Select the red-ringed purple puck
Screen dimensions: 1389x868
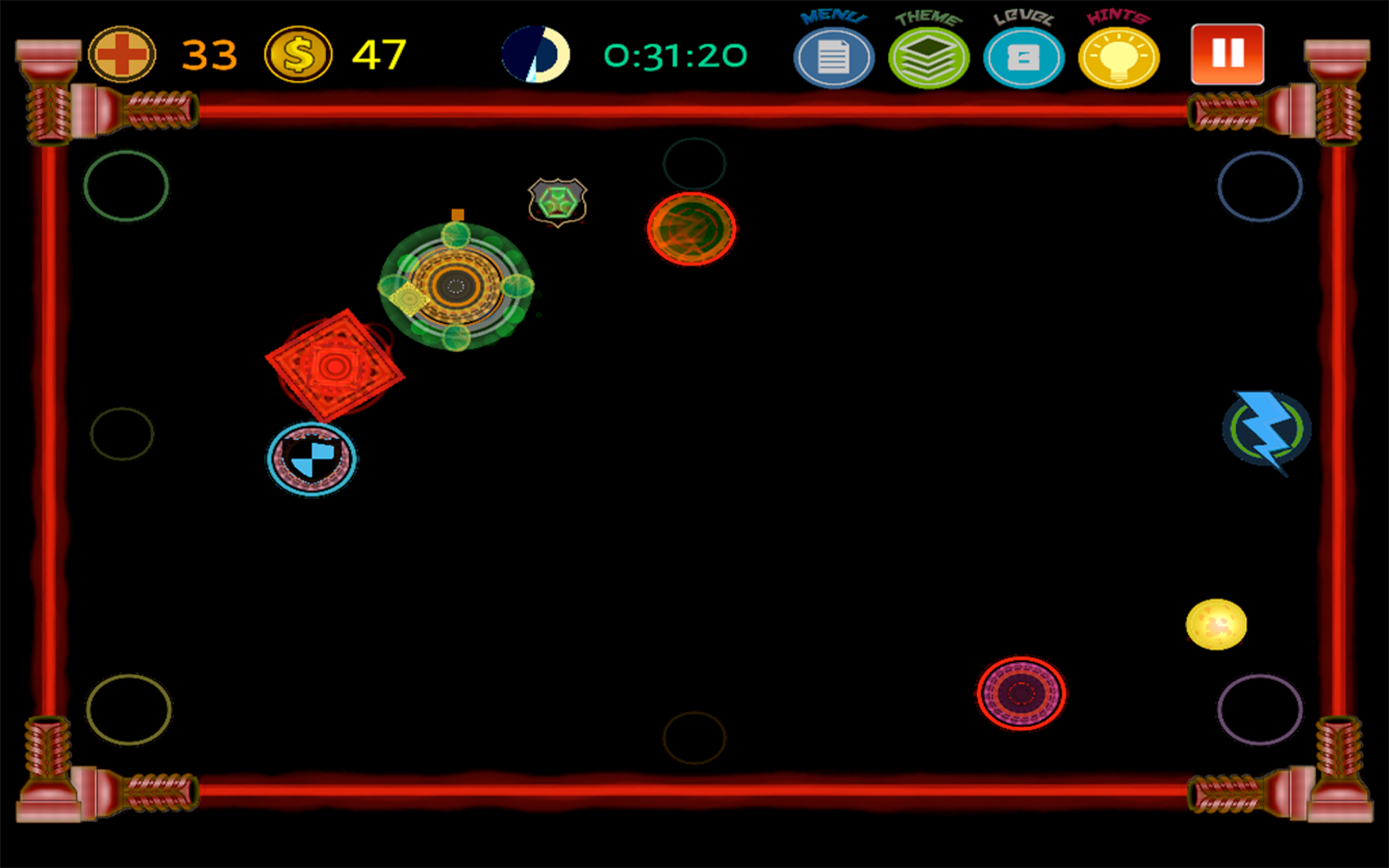pyautogui.click(x=1021, y=693)
